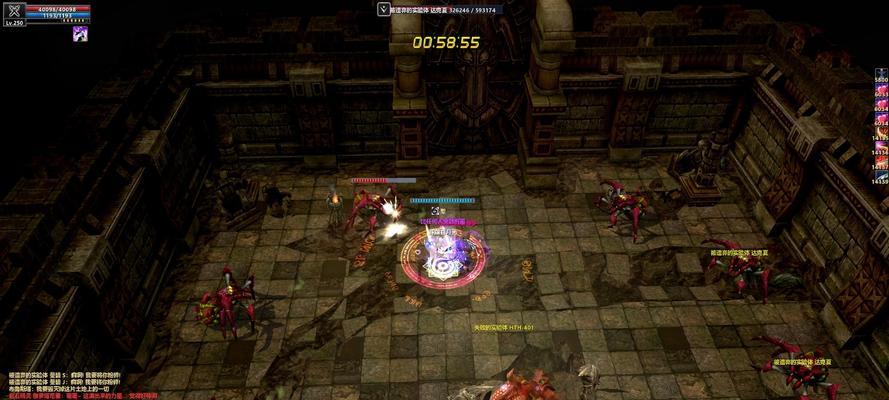Viewport: 889px width, 400px height.
Task: Select the purple buff icon under the mana bar
Action: click(x=80, y=33)
